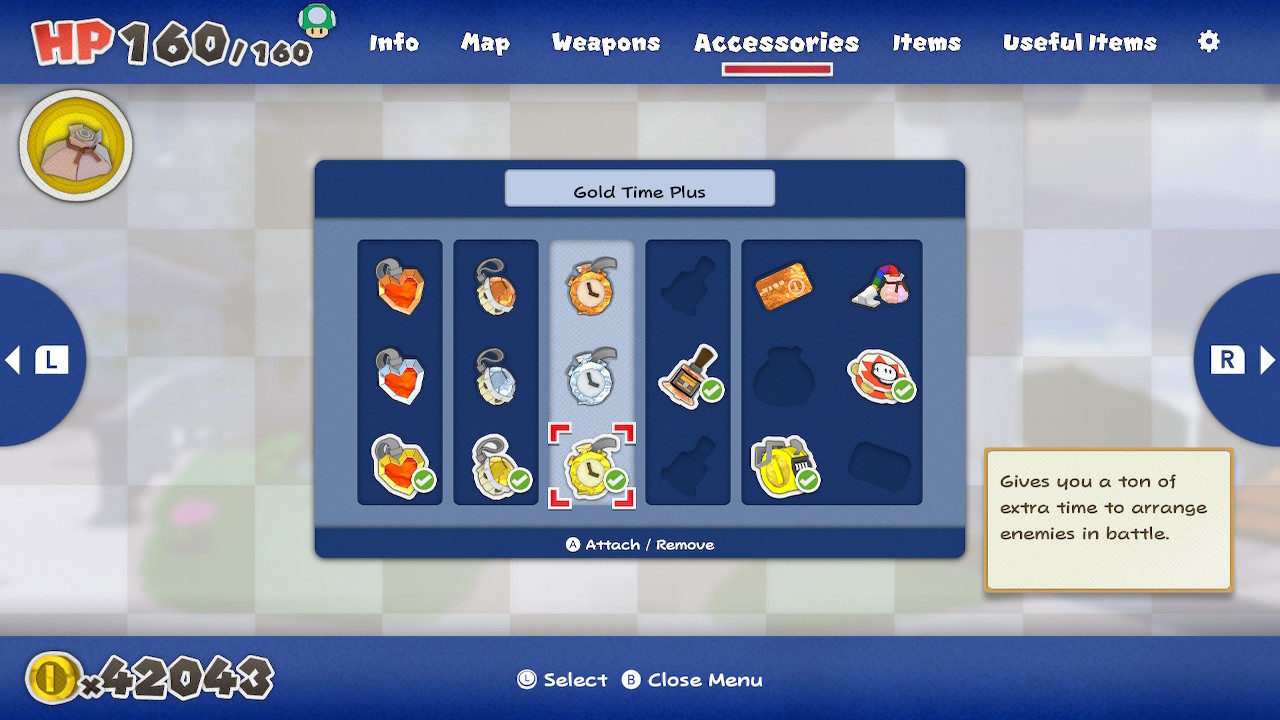
Task: Select the silver watch Time Plus accessory
Action: (x=592, y=378)
